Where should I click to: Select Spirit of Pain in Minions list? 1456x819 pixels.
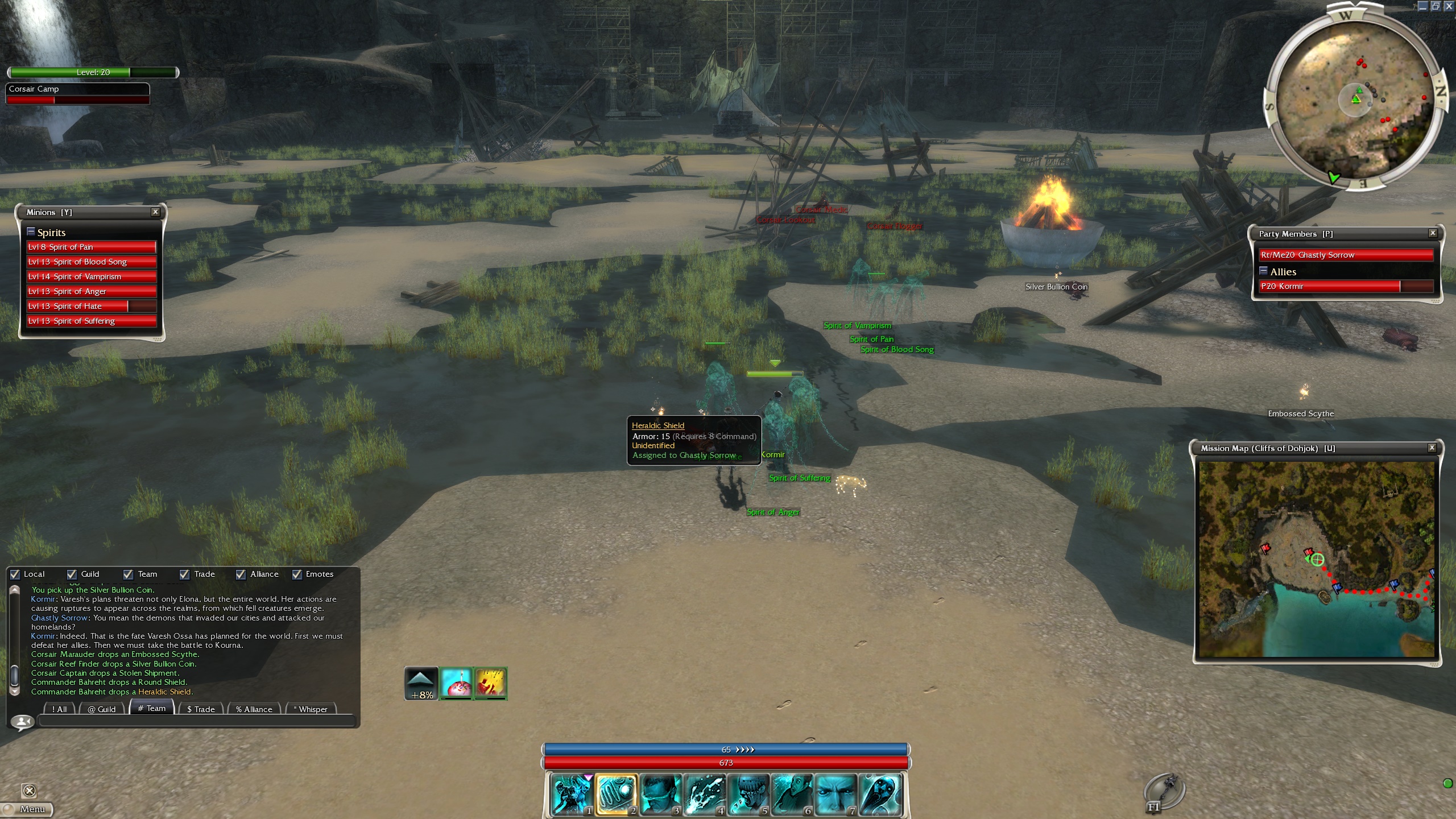tap(91, 247)
